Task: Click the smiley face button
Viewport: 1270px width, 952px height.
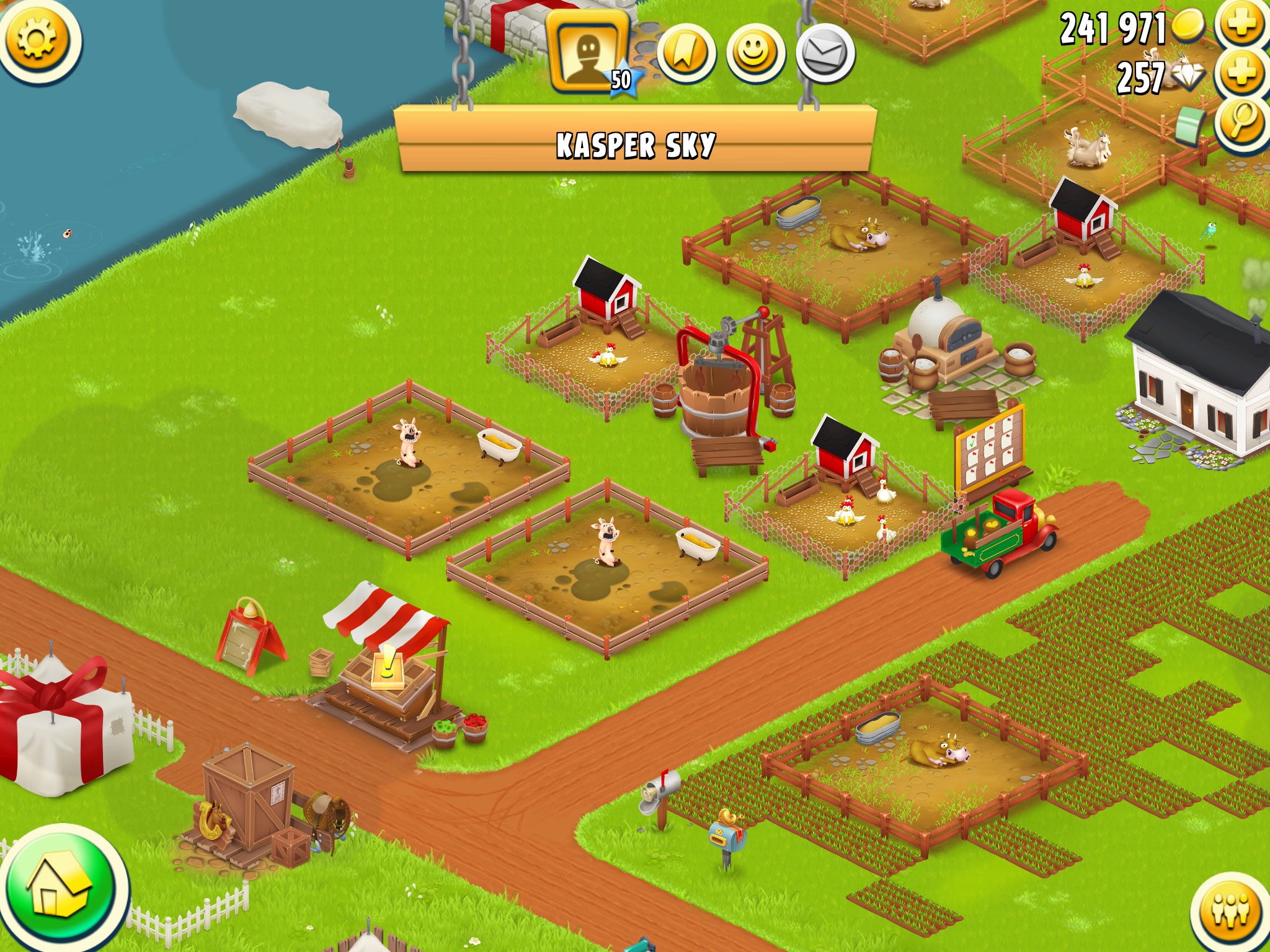Action: click(755, 53)
